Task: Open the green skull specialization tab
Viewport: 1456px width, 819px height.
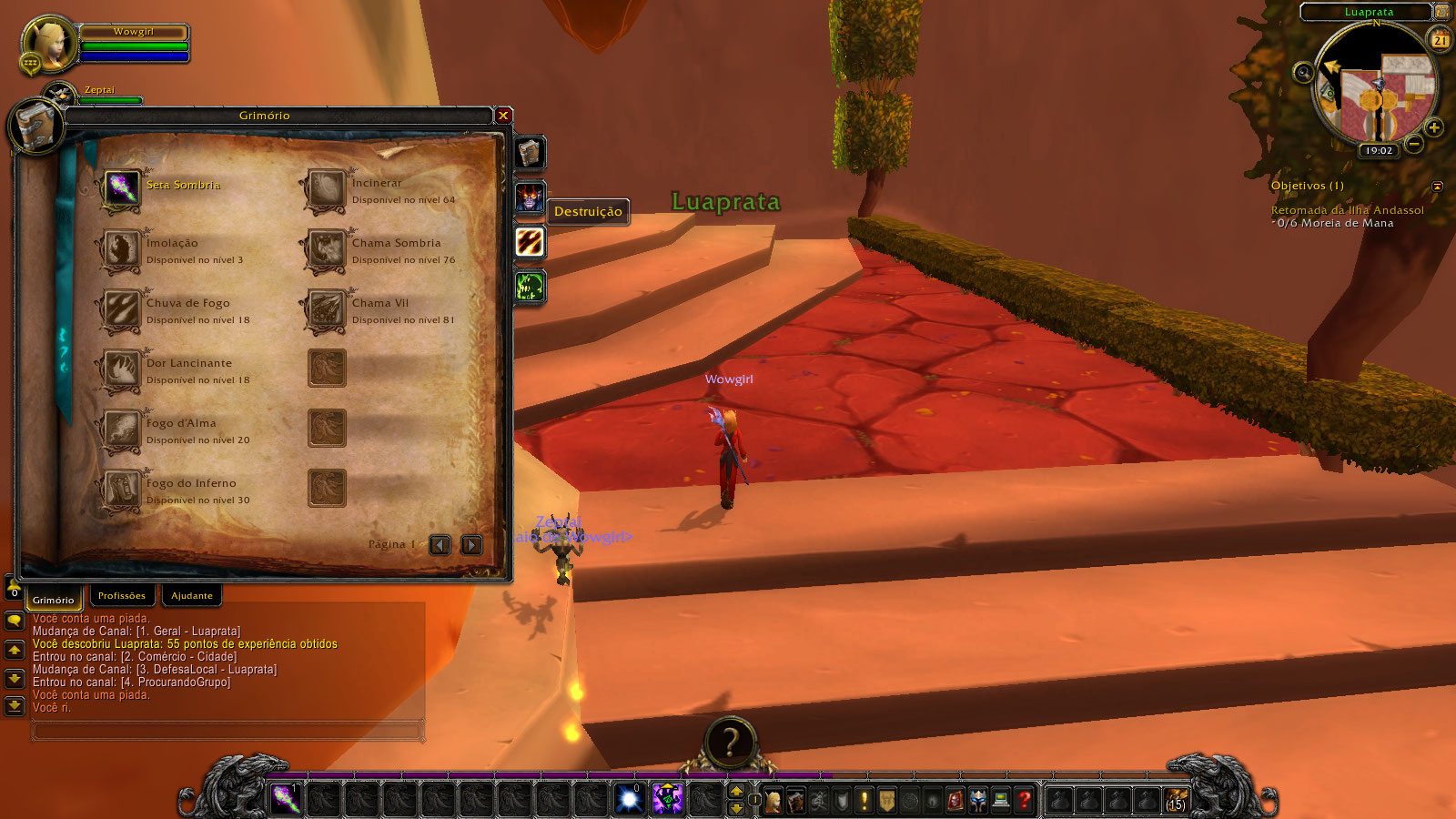Action: (531, 288)
